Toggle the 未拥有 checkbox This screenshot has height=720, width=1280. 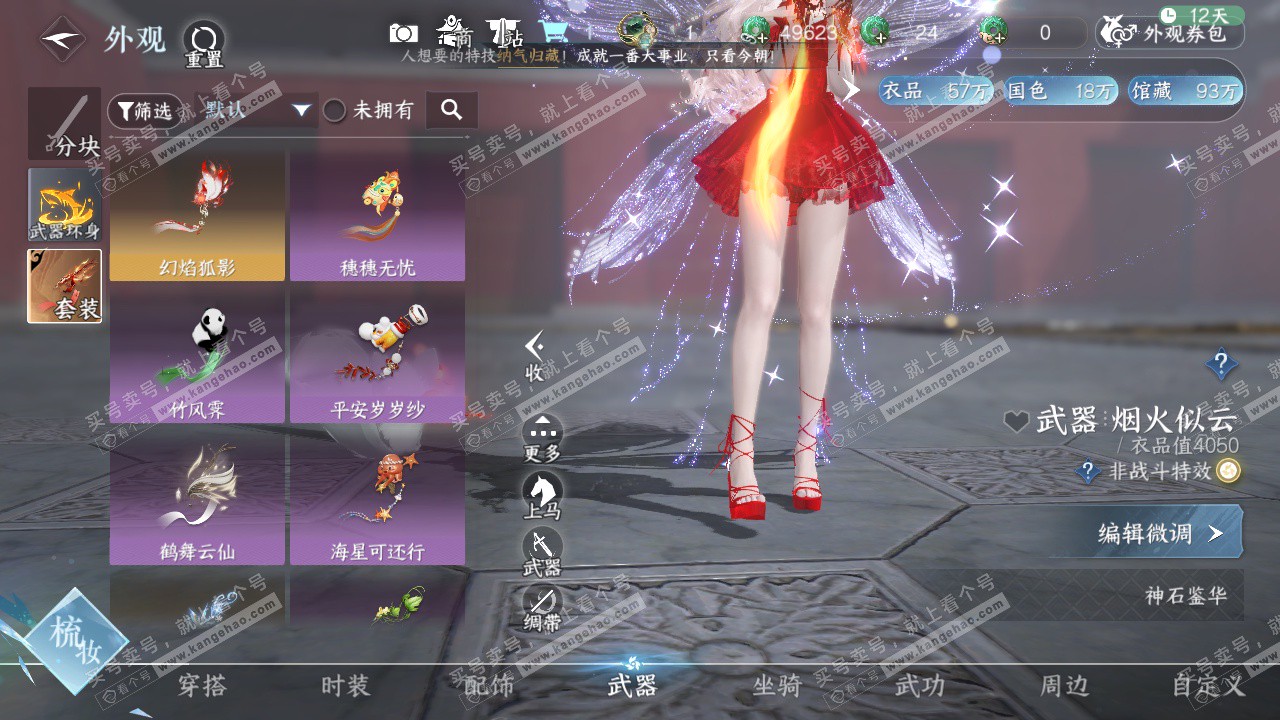tap(335, 111)
